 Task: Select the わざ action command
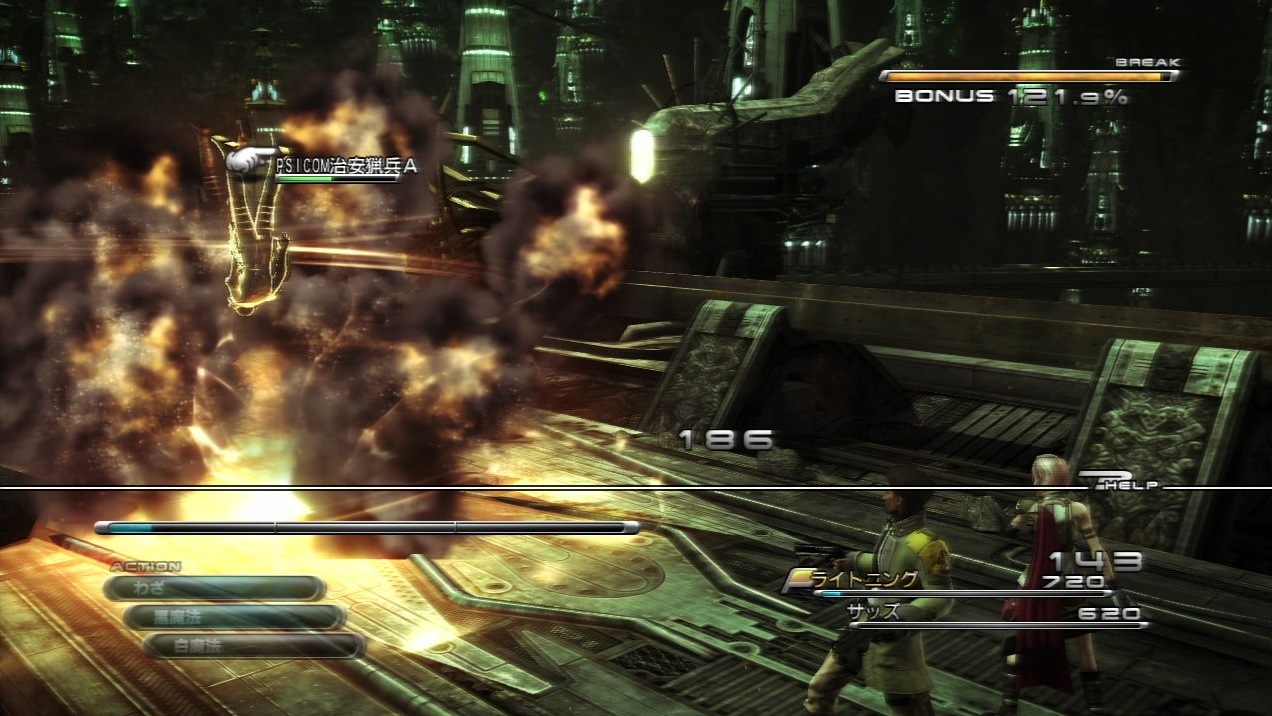[213, 589]
